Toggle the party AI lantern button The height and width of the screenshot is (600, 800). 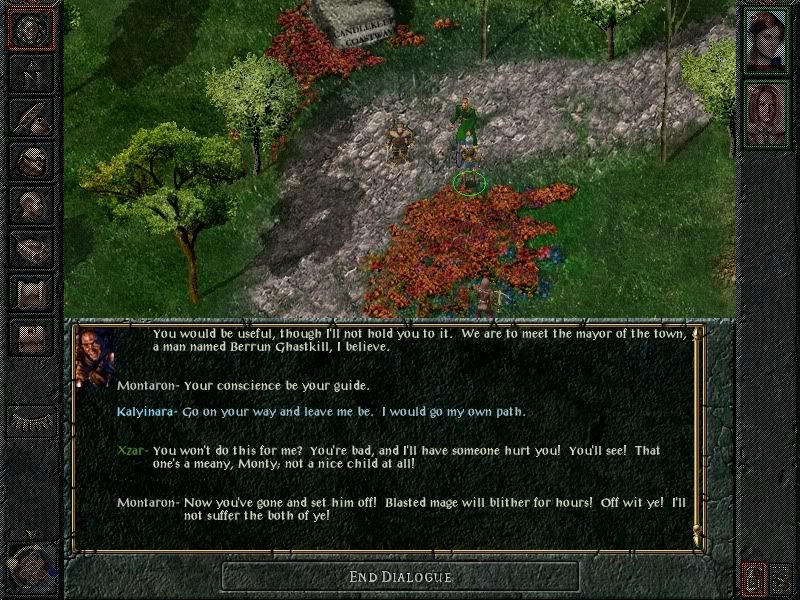pos(752,577)
